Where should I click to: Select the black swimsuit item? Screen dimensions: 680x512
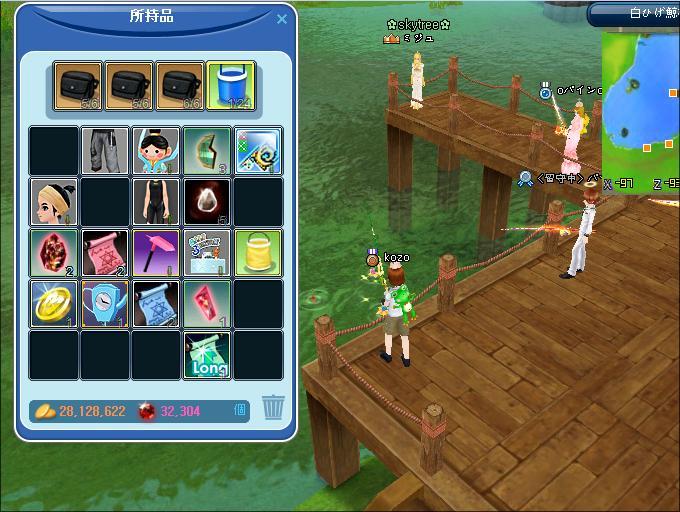[156, 202]
